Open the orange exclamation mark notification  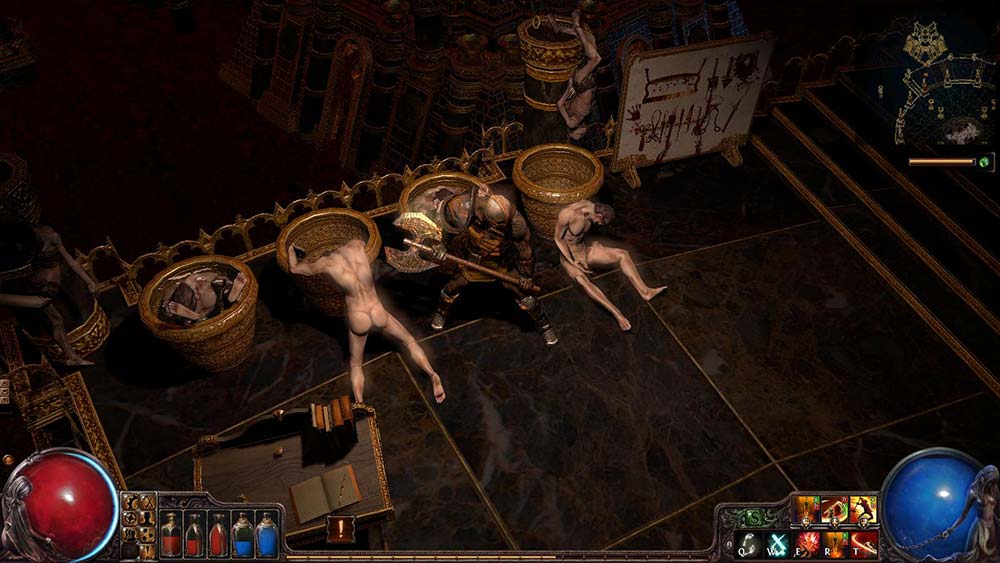tap(340, 528)
